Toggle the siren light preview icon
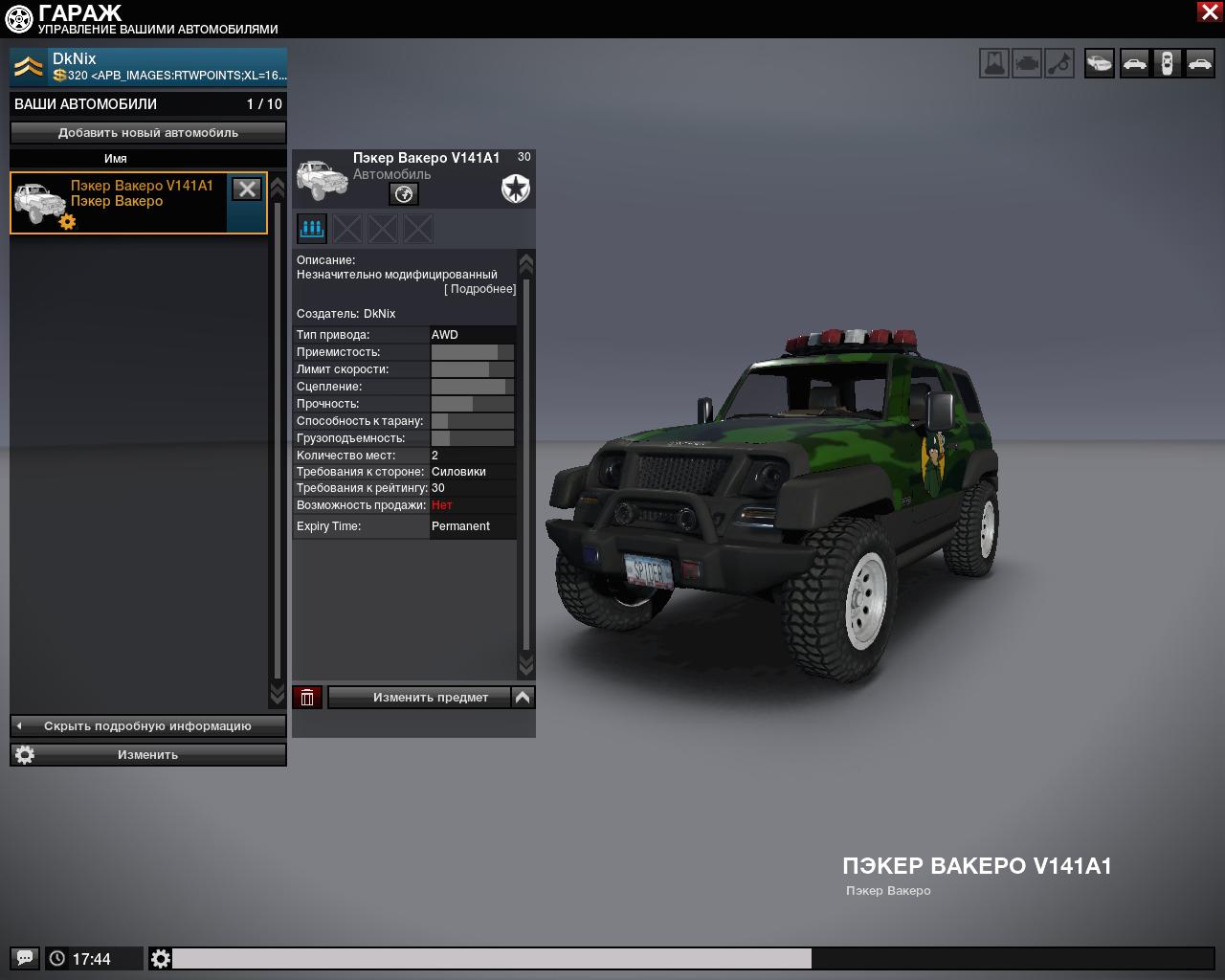The width and height of the screenshot is (1225, 980). coord(994,64)
